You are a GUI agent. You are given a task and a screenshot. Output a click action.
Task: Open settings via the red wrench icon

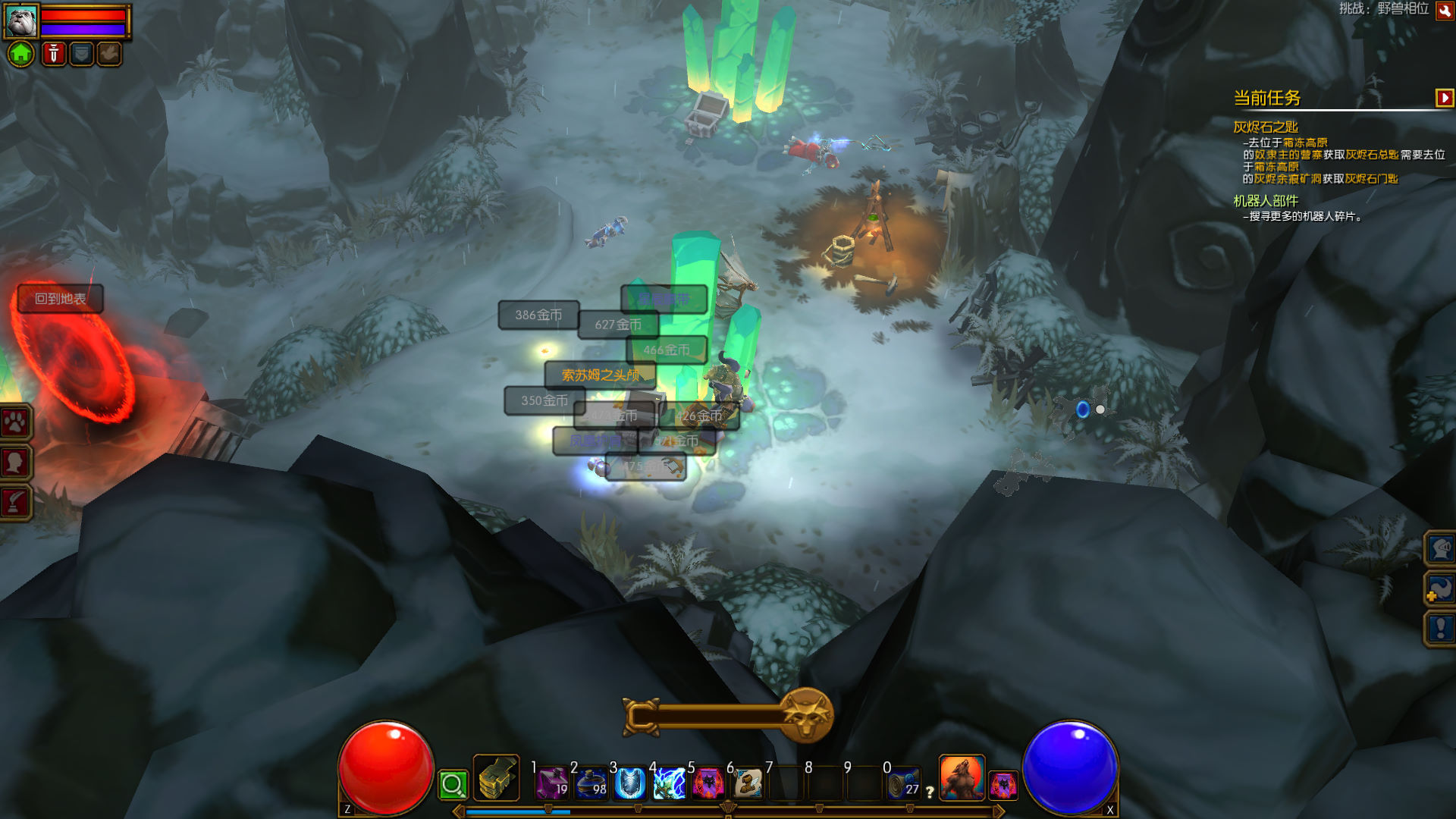[1445, 10]
